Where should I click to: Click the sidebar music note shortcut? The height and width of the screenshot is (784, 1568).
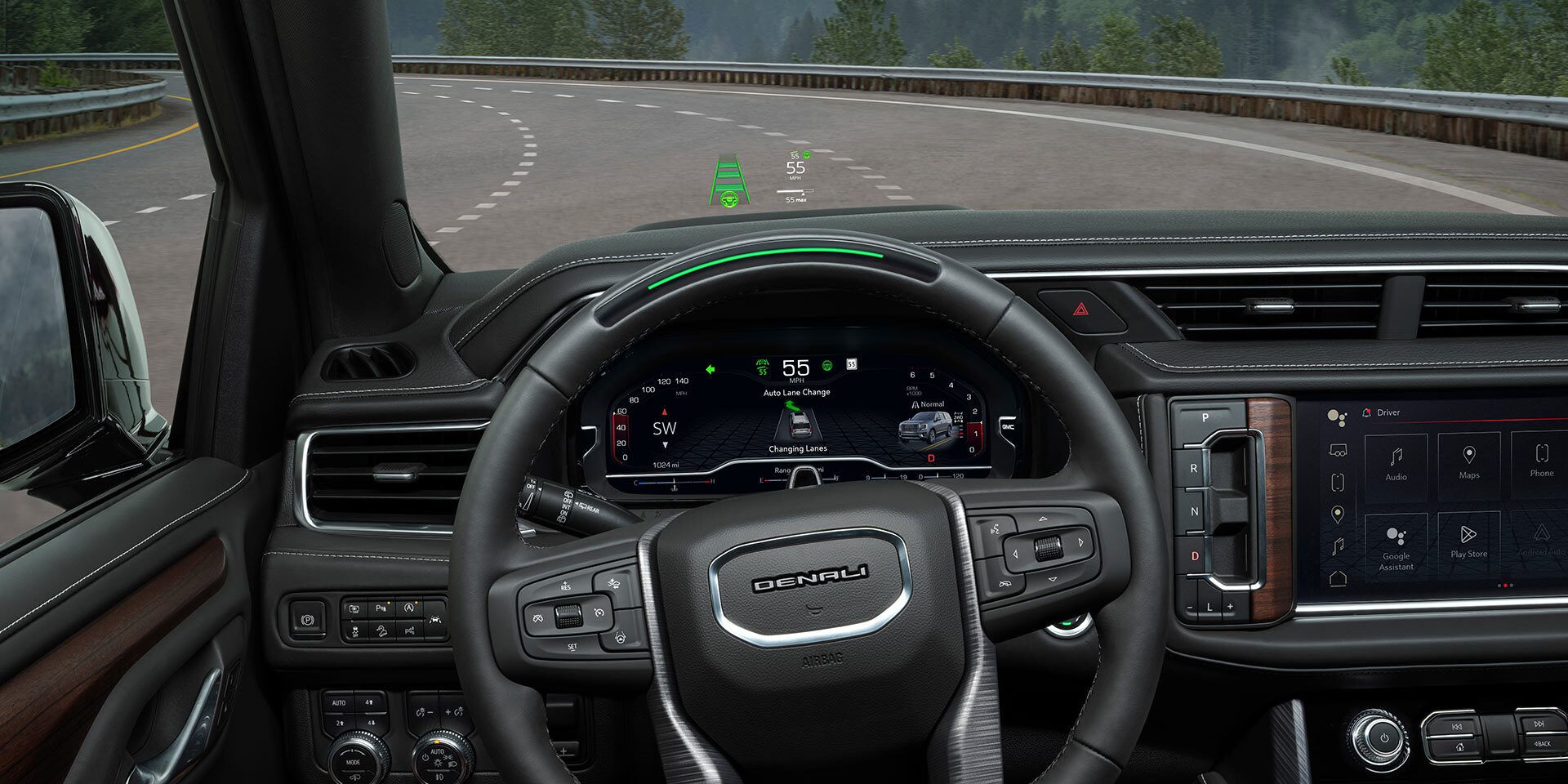(1338, 546)
